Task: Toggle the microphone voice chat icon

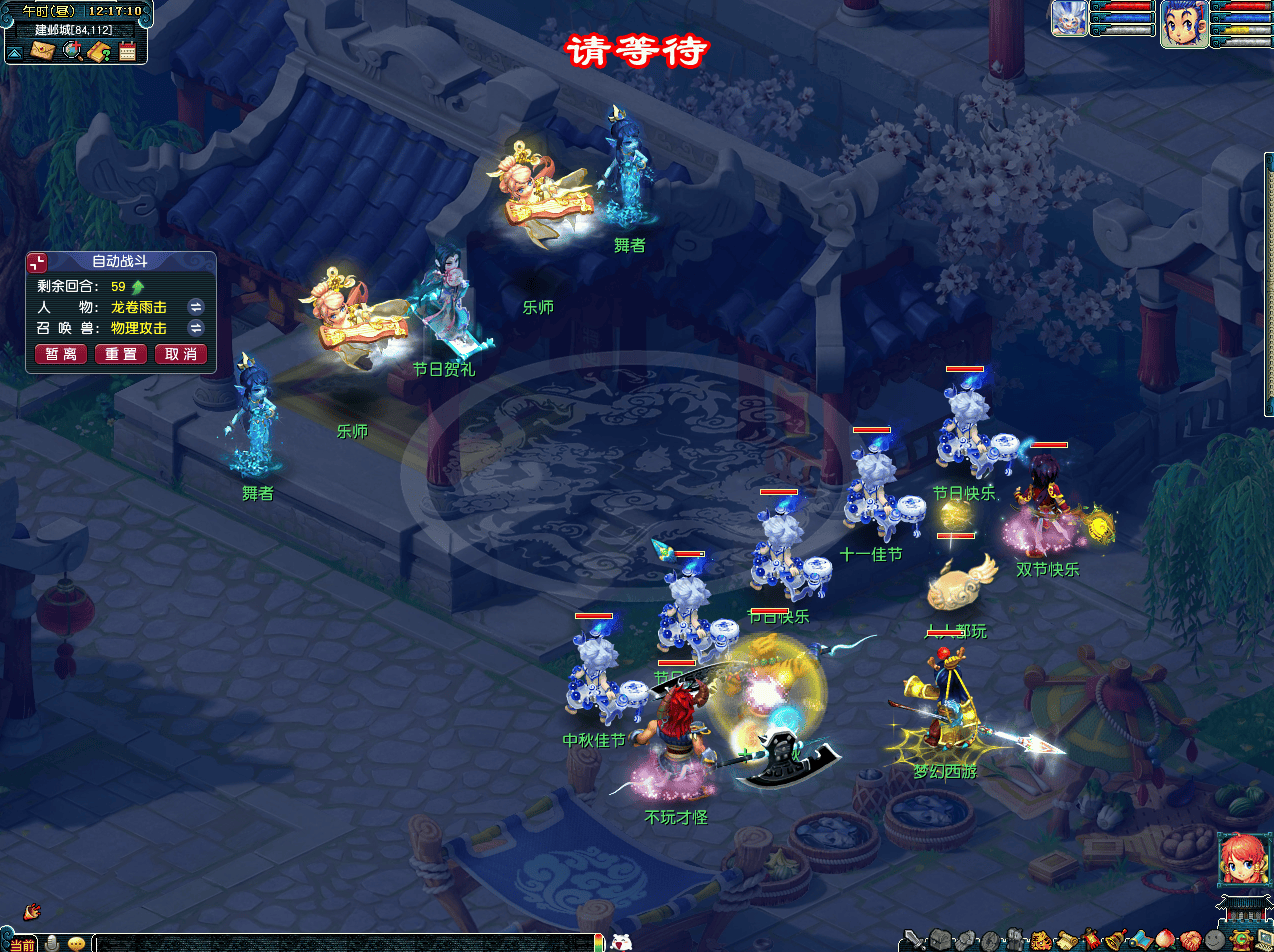Action: [x=53, y=943]
